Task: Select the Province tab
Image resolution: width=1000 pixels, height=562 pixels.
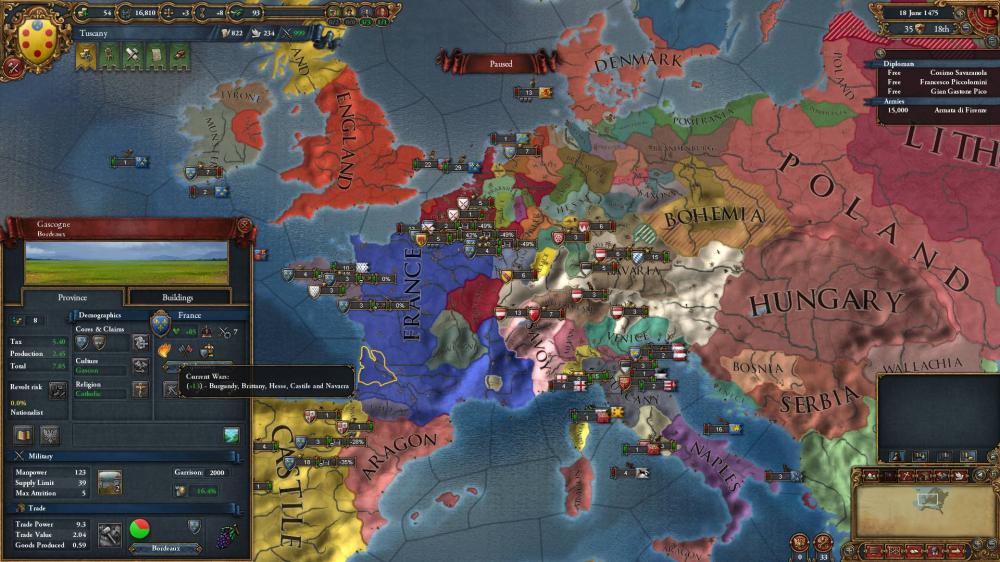Action: point(72,297)
